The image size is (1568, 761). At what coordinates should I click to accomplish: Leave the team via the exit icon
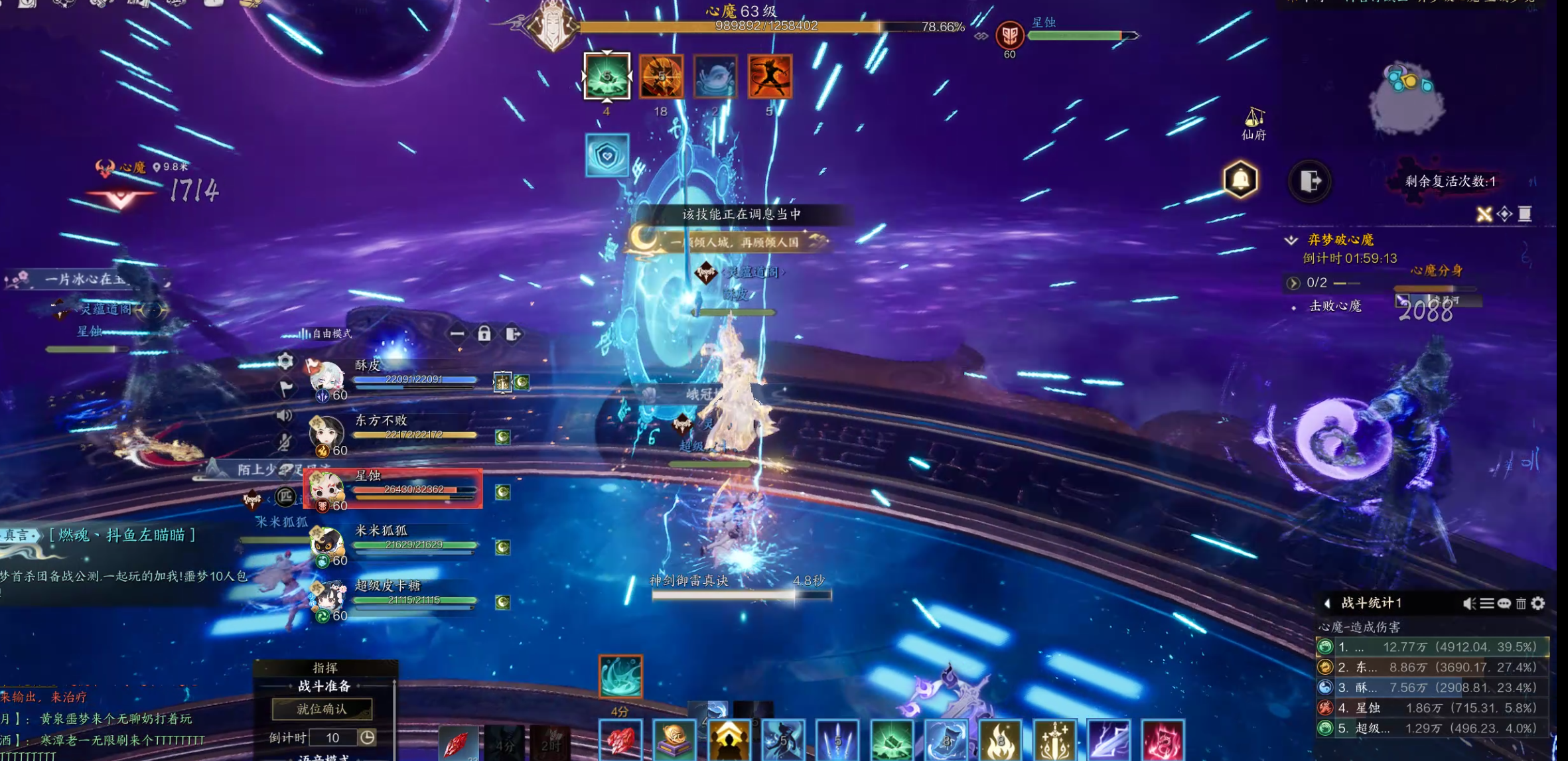click(513, 334)
